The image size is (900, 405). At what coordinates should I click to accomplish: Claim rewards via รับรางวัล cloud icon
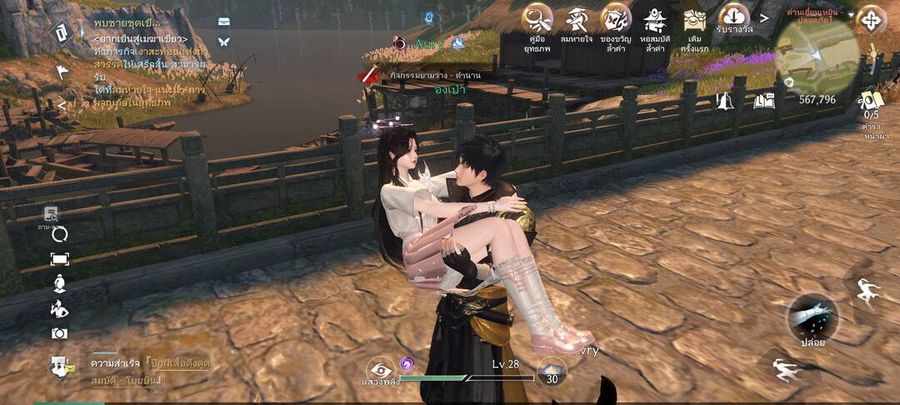tap(735, 17)
